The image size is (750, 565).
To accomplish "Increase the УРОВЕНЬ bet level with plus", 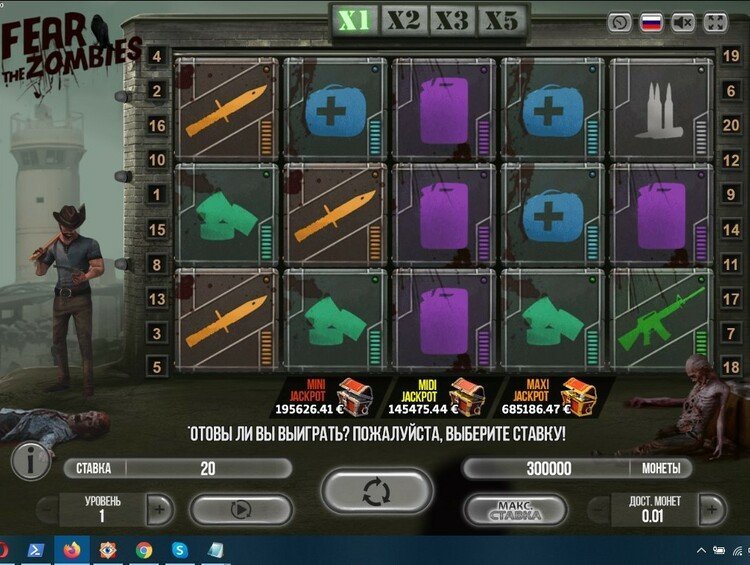I will (159, 510).
